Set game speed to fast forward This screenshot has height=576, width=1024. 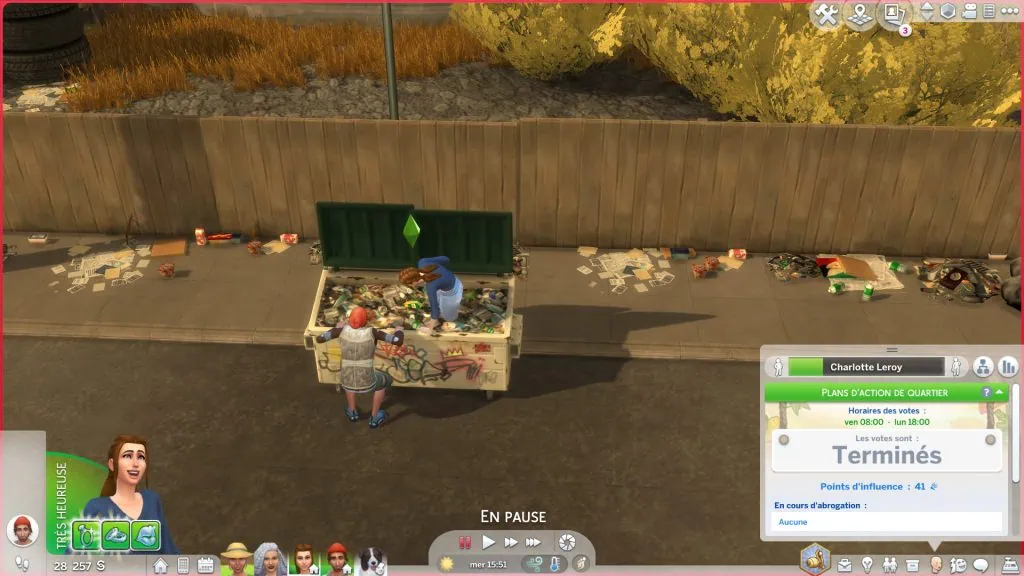coord(511,542)
